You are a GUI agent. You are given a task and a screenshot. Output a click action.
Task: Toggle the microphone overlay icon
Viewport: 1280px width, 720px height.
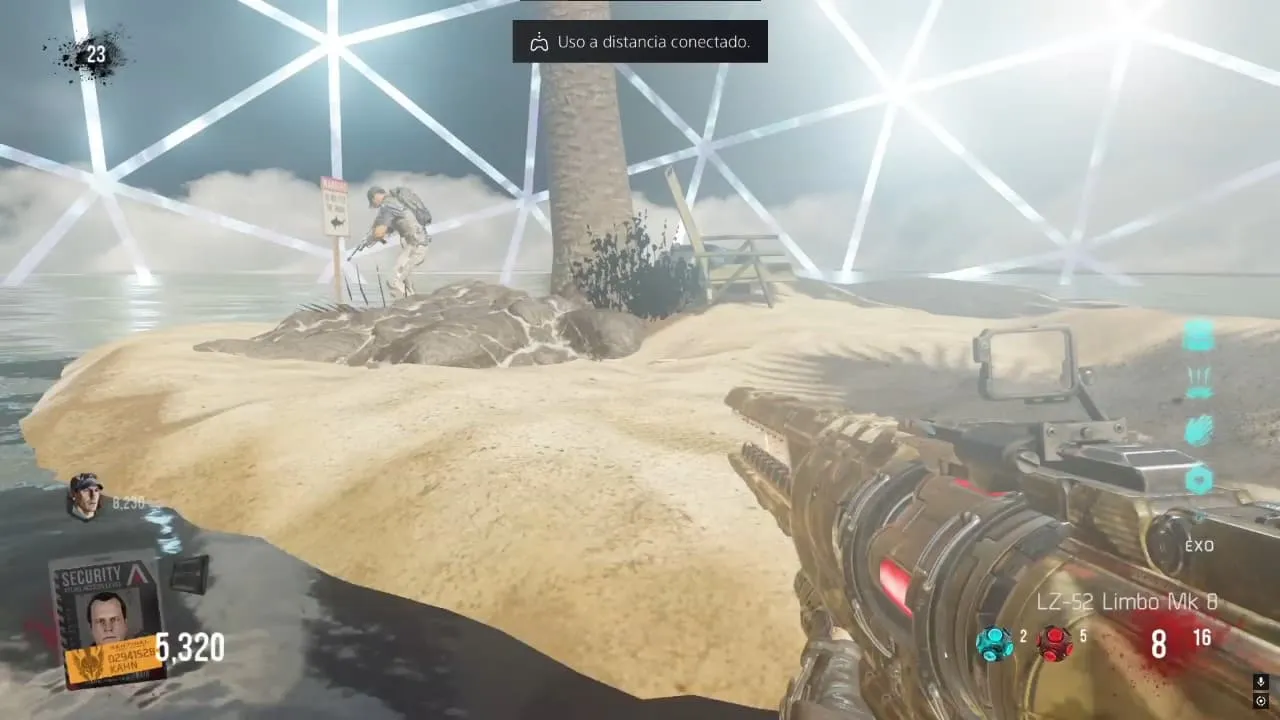[1261, 682]
